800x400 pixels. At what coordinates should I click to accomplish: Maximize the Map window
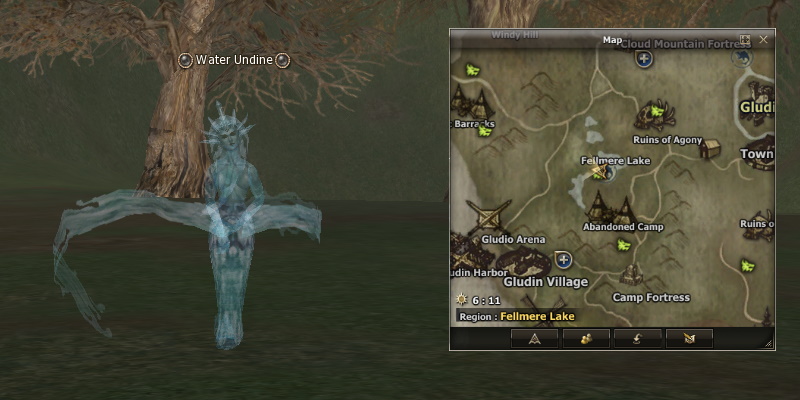745,40
